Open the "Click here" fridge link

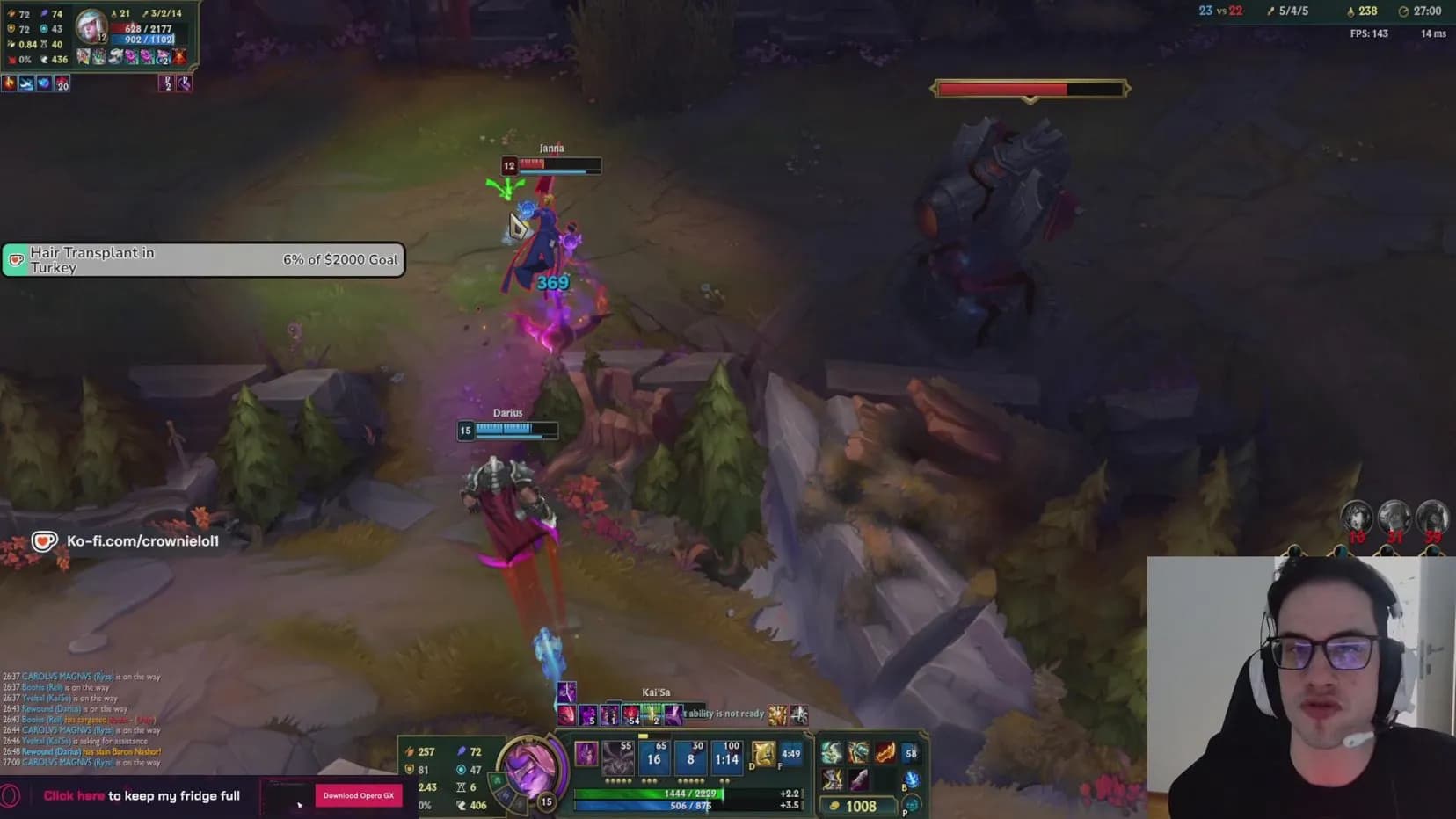click(74, 796)
